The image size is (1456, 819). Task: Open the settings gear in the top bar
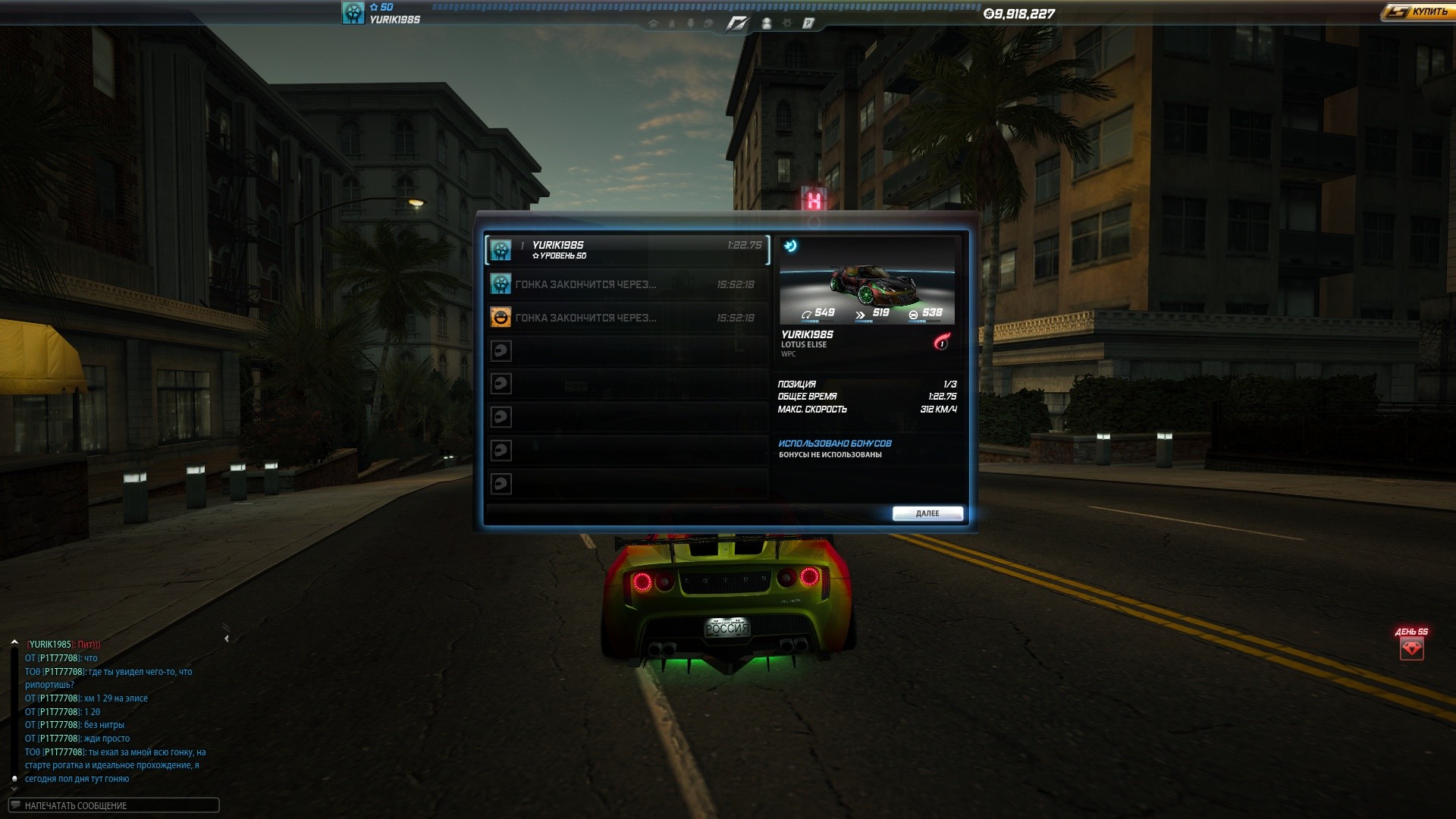coord(787,24)
